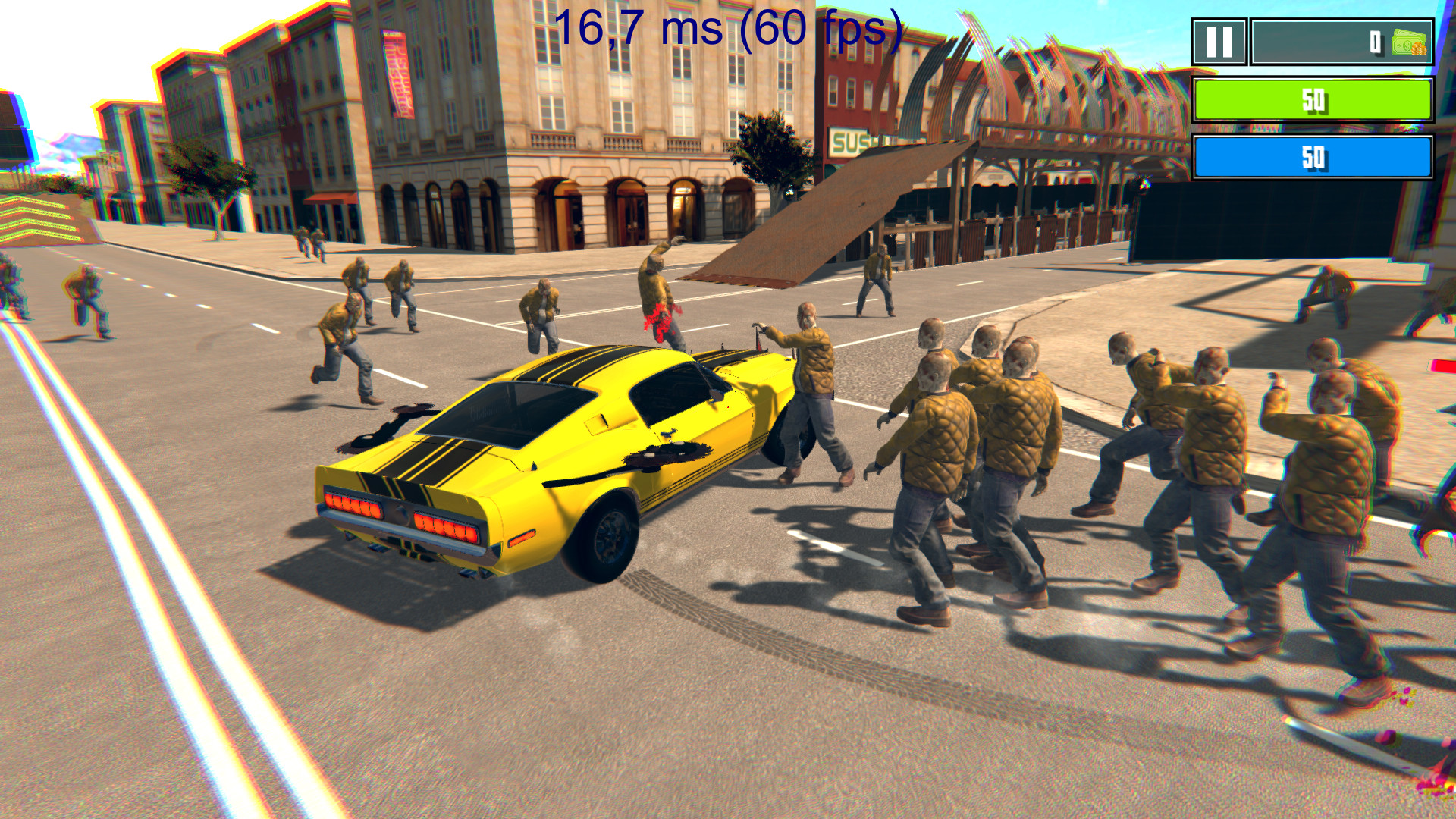
Task: Click the green health bar showing 50
Action: pyautogui.click(x=1312, y=99)
